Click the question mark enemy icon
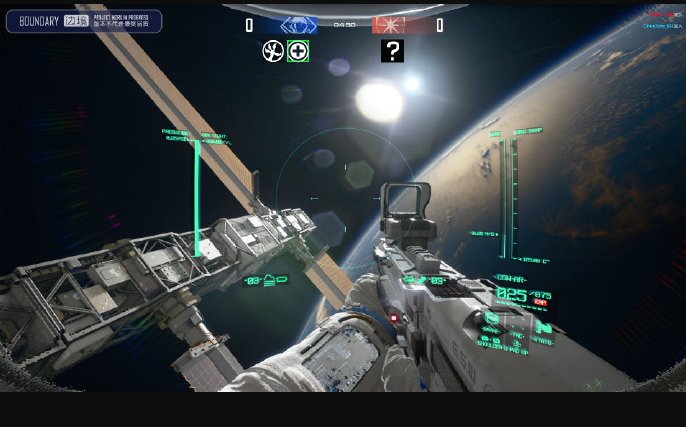Screen dimensions: 686x427 coord(392,51)
